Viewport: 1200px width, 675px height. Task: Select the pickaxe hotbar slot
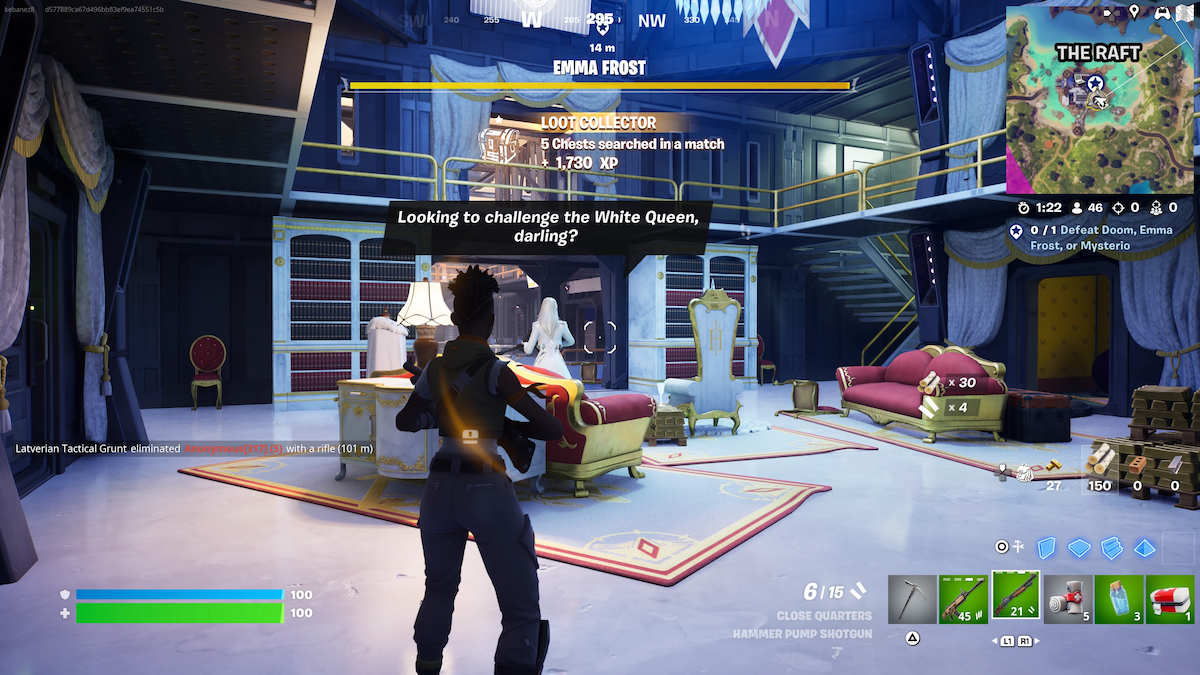pyautogui.click(x=912, y=598)
